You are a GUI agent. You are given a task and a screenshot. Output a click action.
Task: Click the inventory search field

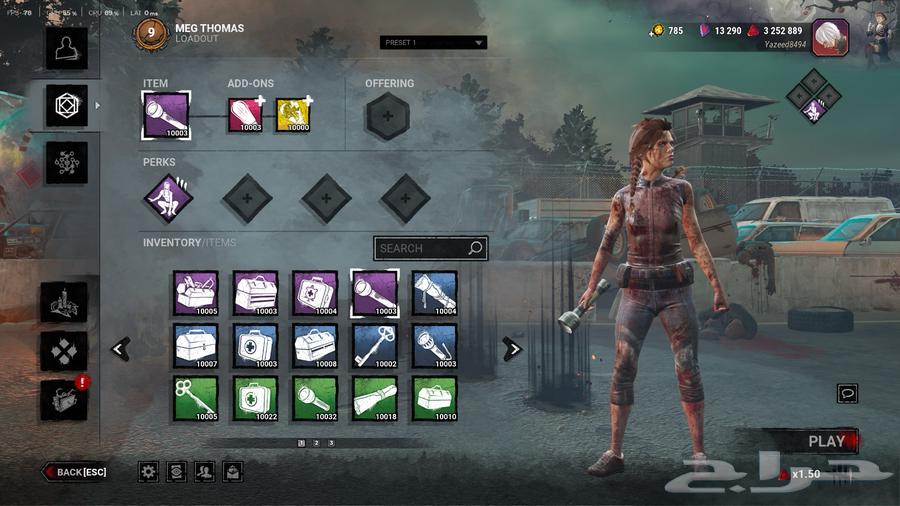[x=430, y=248]
